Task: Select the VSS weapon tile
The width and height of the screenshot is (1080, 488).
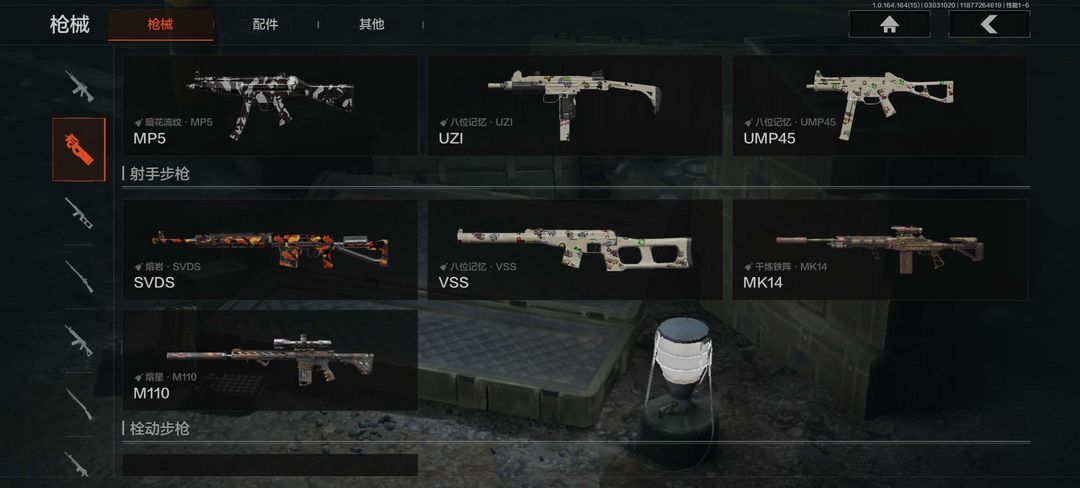Action: 575,249
